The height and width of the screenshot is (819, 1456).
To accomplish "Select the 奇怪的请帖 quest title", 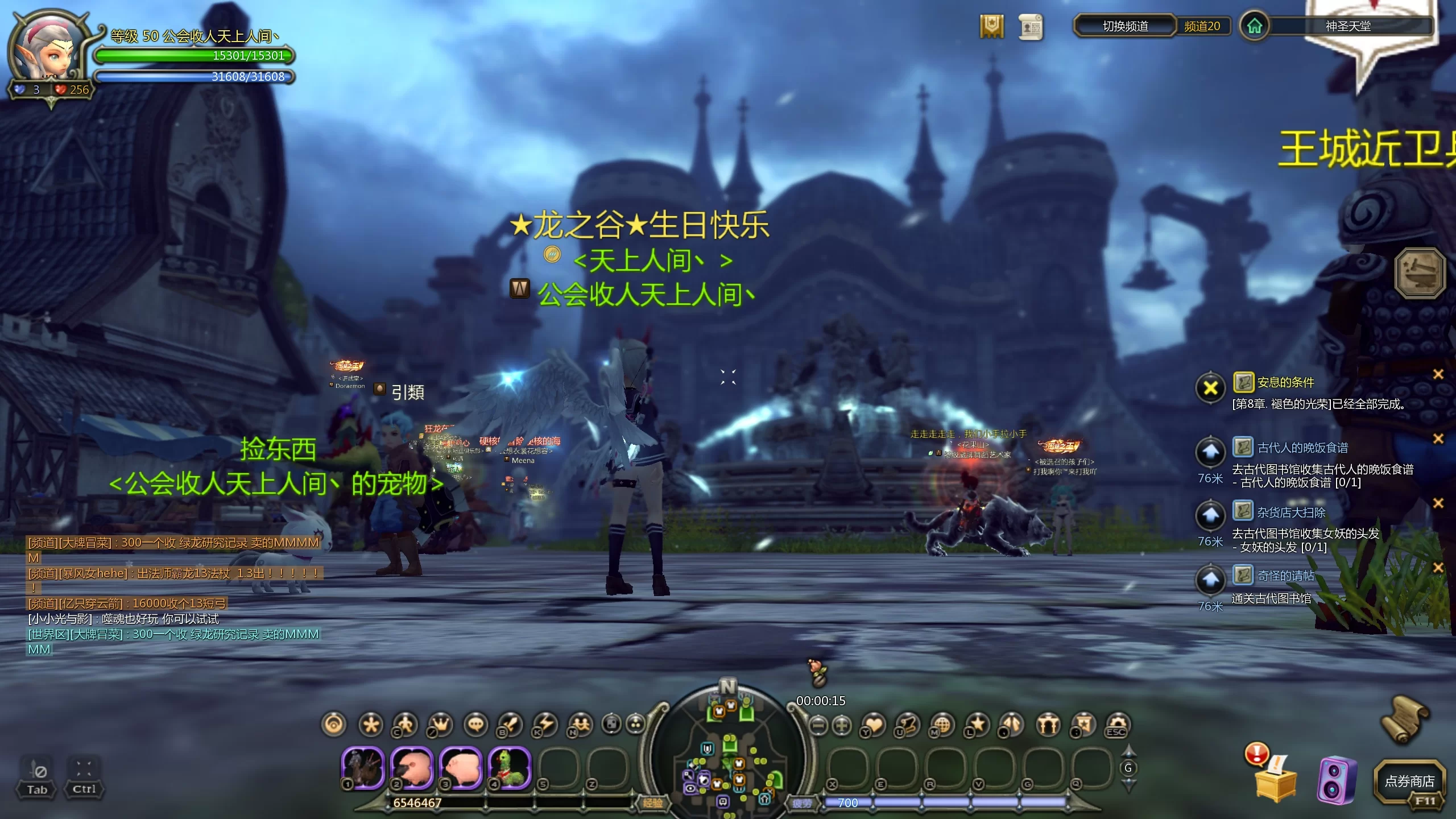I will (1285, 576).
